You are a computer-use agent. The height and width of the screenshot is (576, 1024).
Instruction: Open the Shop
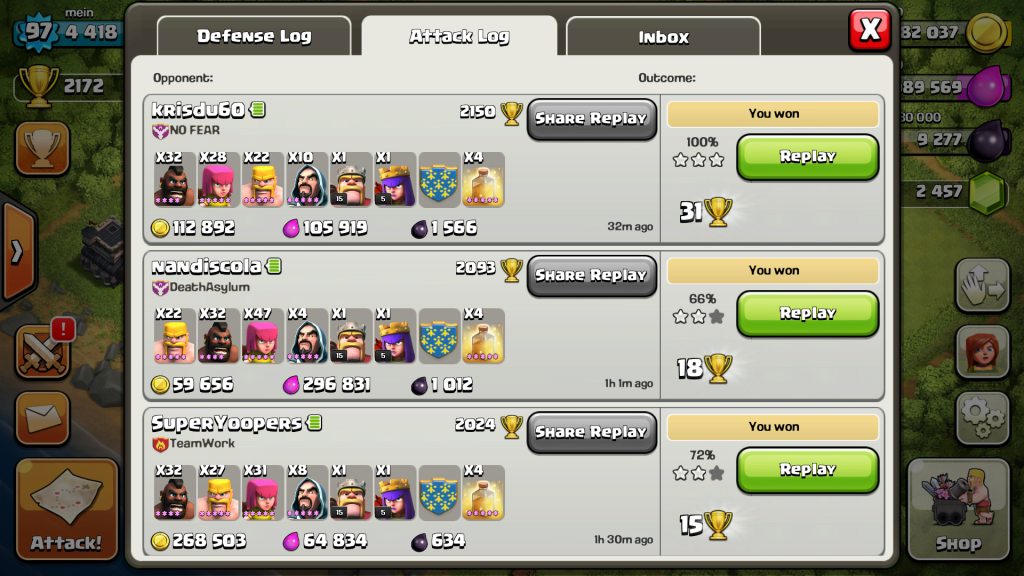(957, 510)
